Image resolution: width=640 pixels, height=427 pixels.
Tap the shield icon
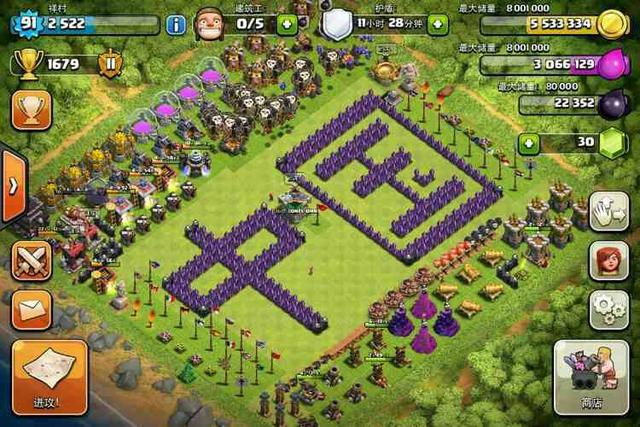pos(336,22)
